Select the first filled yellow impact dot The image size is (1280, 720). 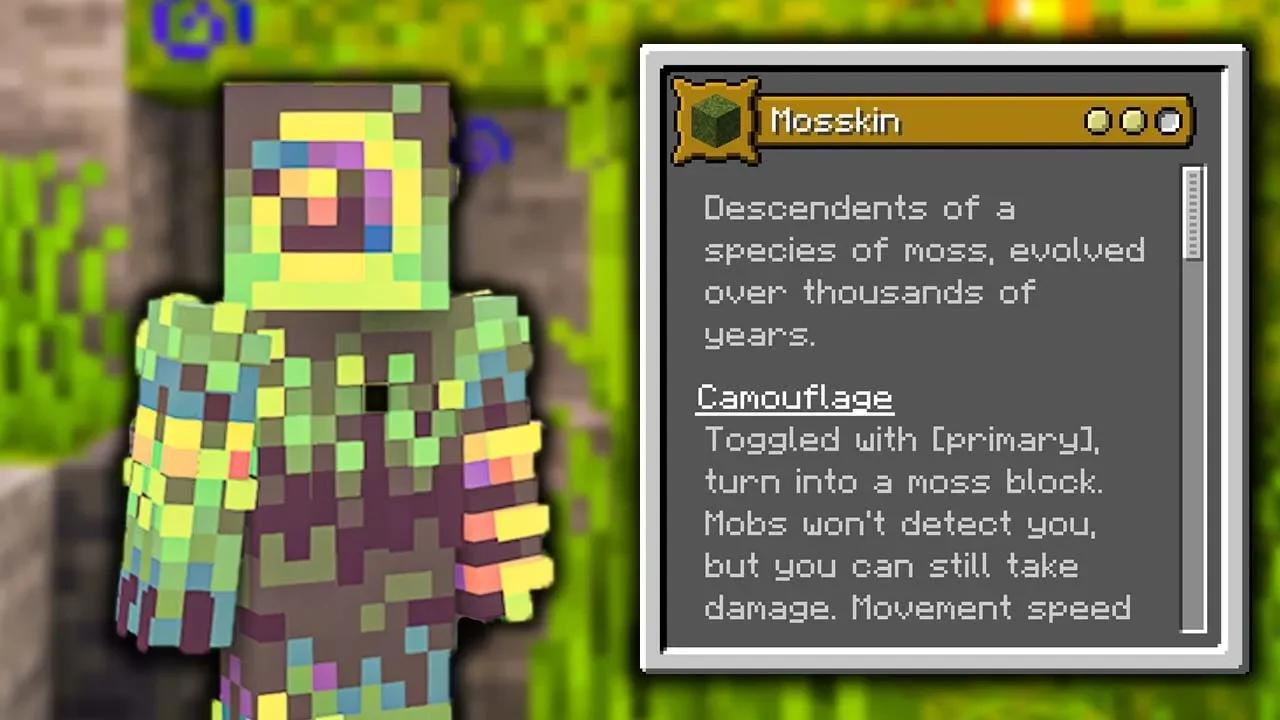(x=1097, y=121)
